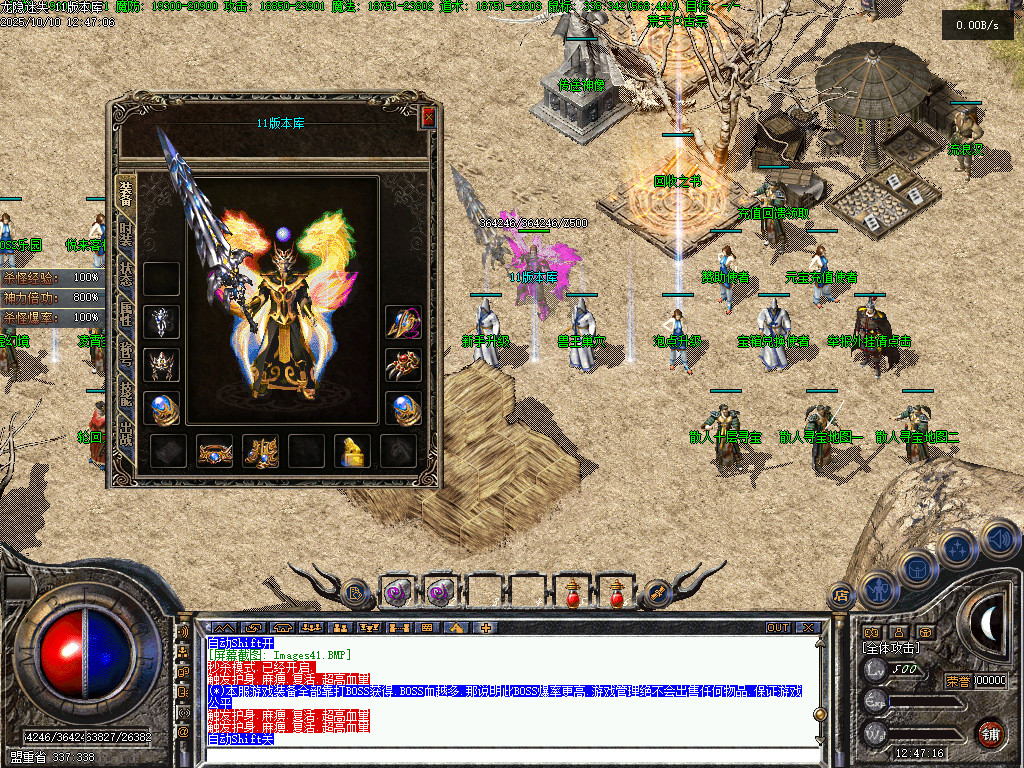Click the red 铺 stall button
Screen dimensions: 1024x768
[x=990, y=732]
